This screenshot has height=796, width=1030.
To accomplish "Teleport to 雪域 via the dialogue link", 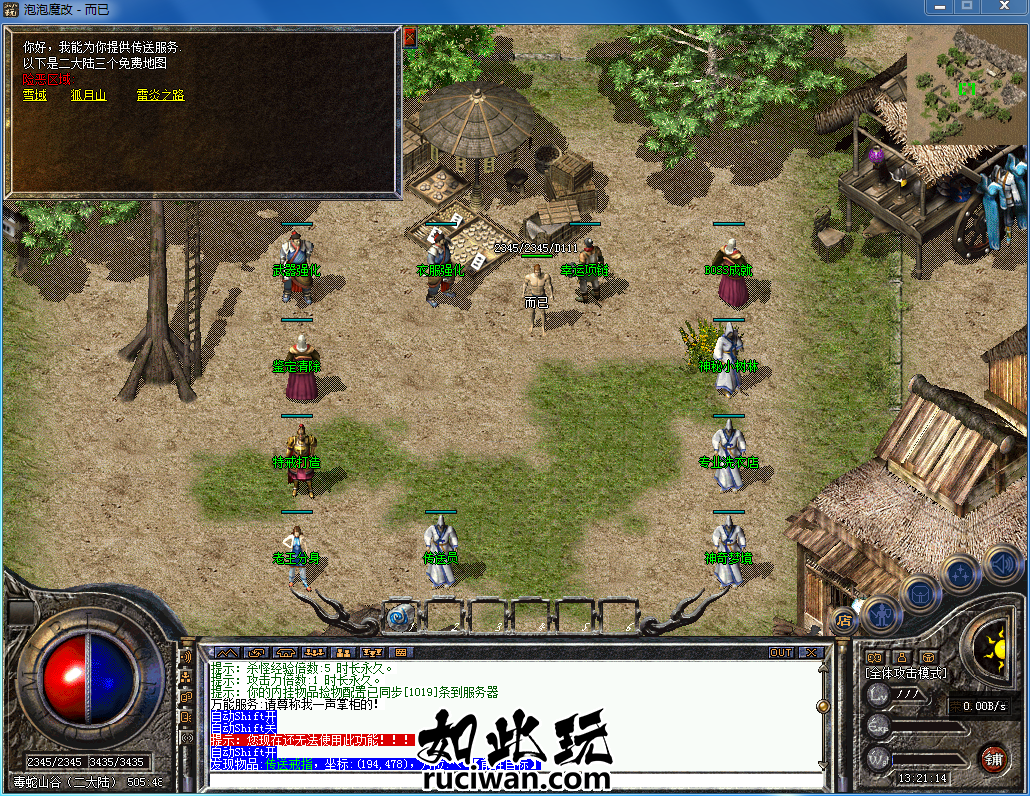I will click(35, 96).
